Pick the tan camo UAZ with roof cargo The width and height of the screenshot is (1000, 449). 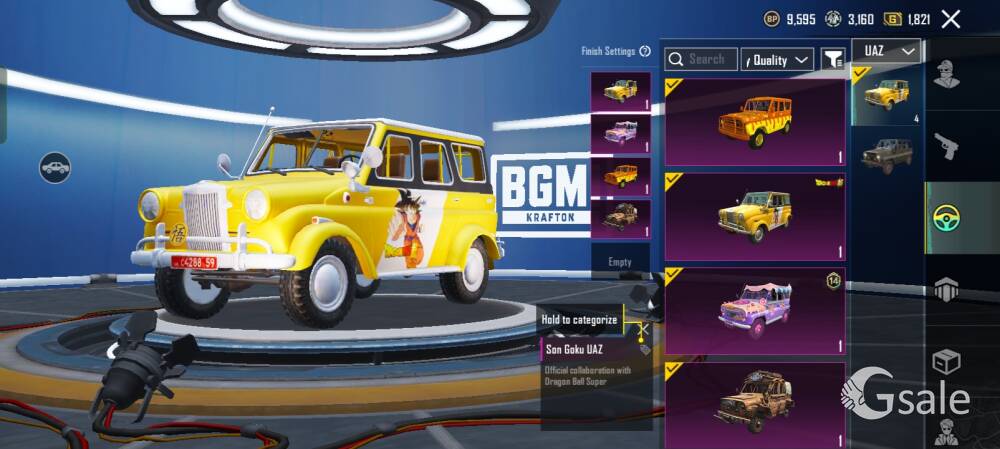[756, 402]
